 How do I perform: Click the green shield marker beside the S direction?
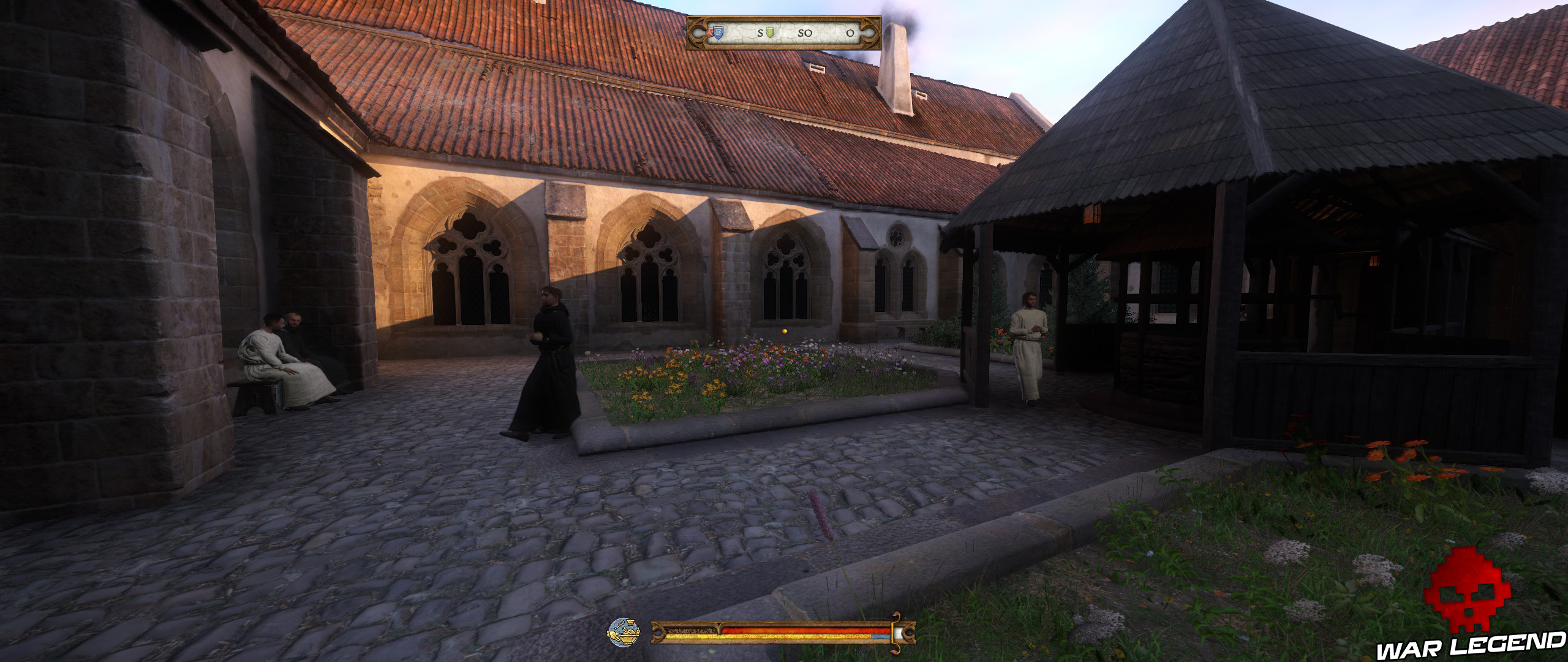coord(770,32)
